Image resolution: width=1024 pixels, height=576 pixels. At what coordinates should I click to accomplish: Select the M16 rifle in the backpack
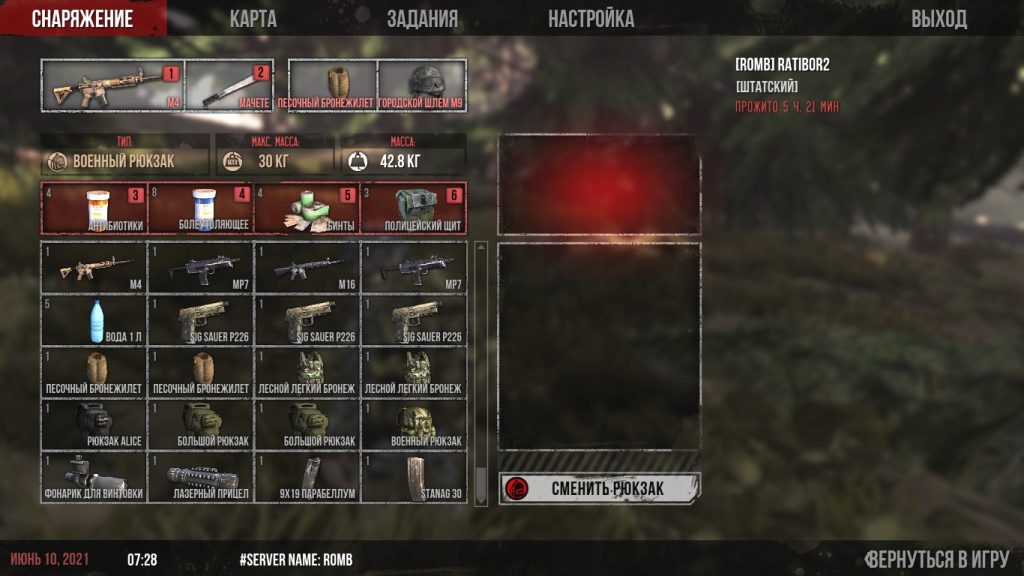(x=307, y=268)
